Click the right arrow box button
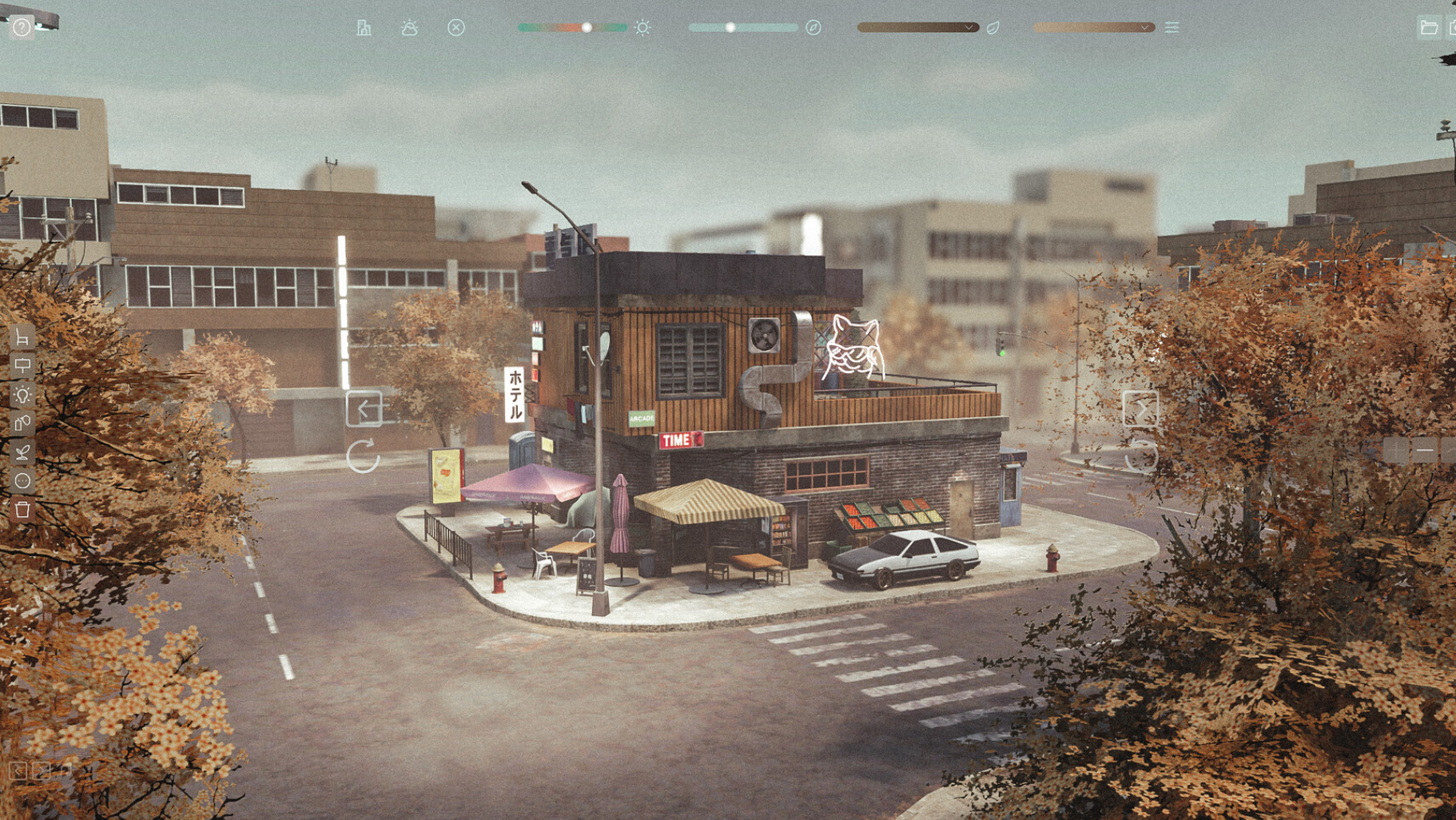Image resolution: width=1456 pixels, height=820 pixels. [x=1140, y=409]
